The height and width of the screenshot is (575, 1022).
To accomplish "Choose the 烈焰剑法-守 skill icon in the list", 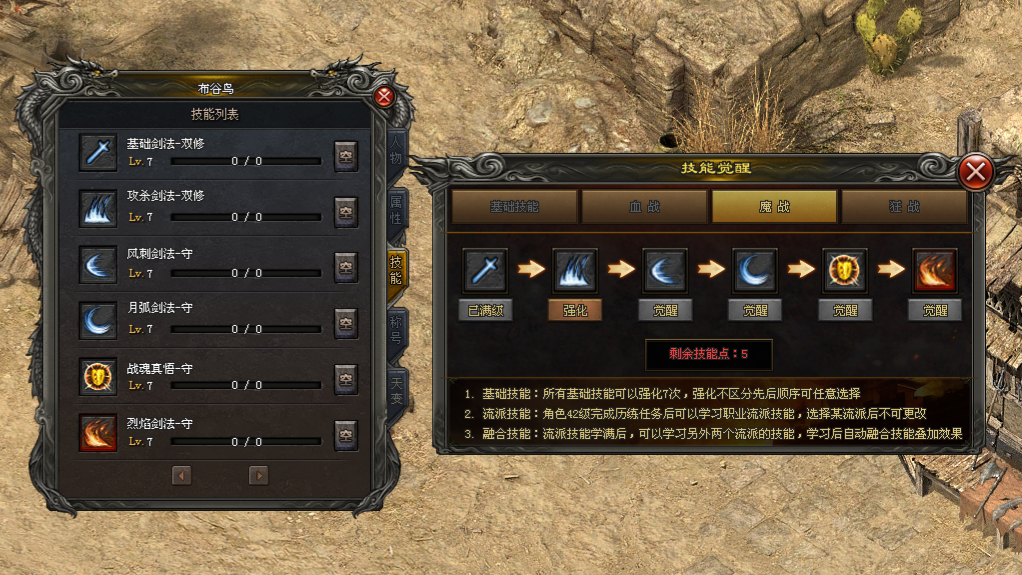I will [98, 433].
